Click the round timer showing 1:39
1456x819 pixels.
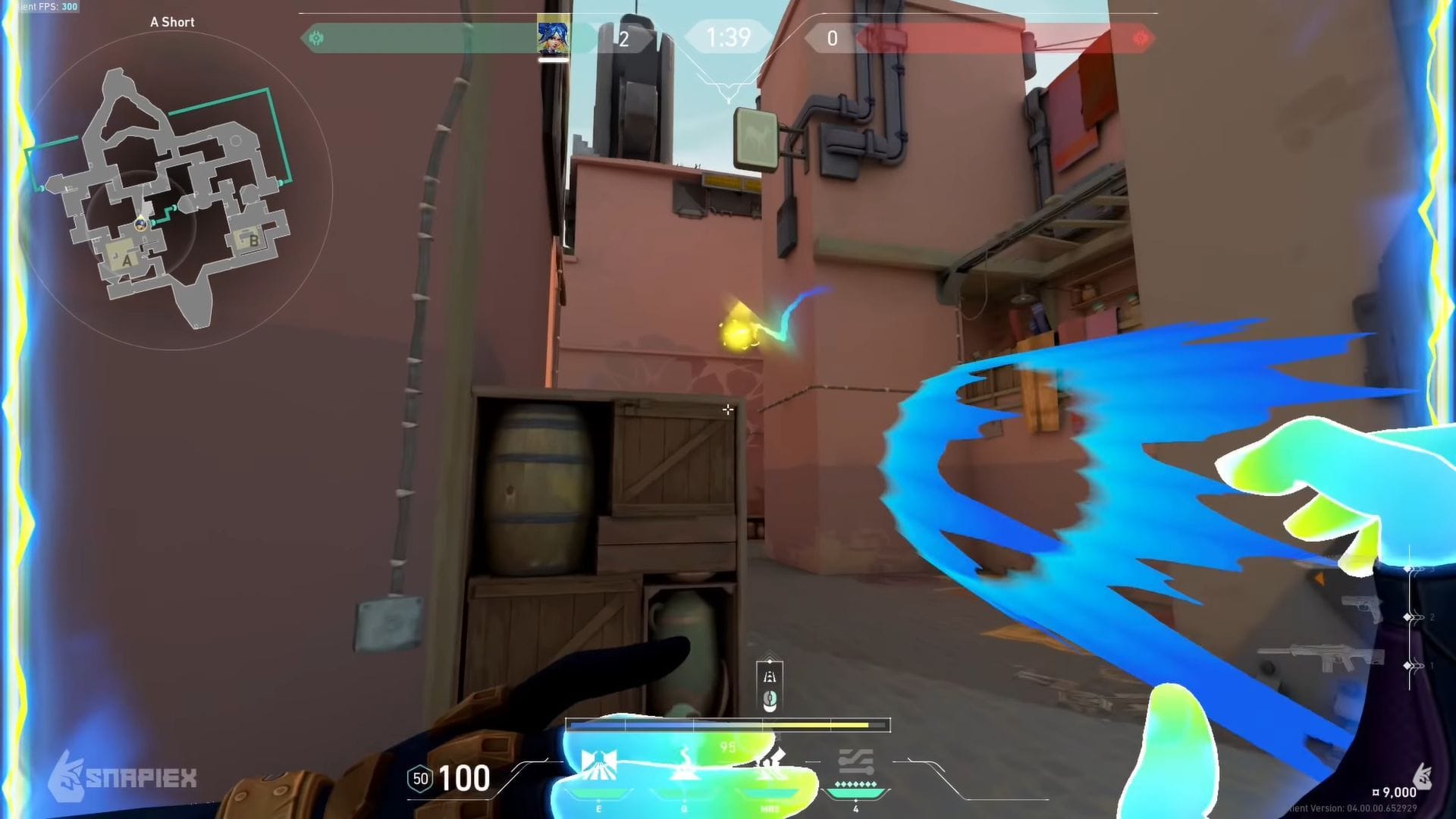(x=728, y=37)
